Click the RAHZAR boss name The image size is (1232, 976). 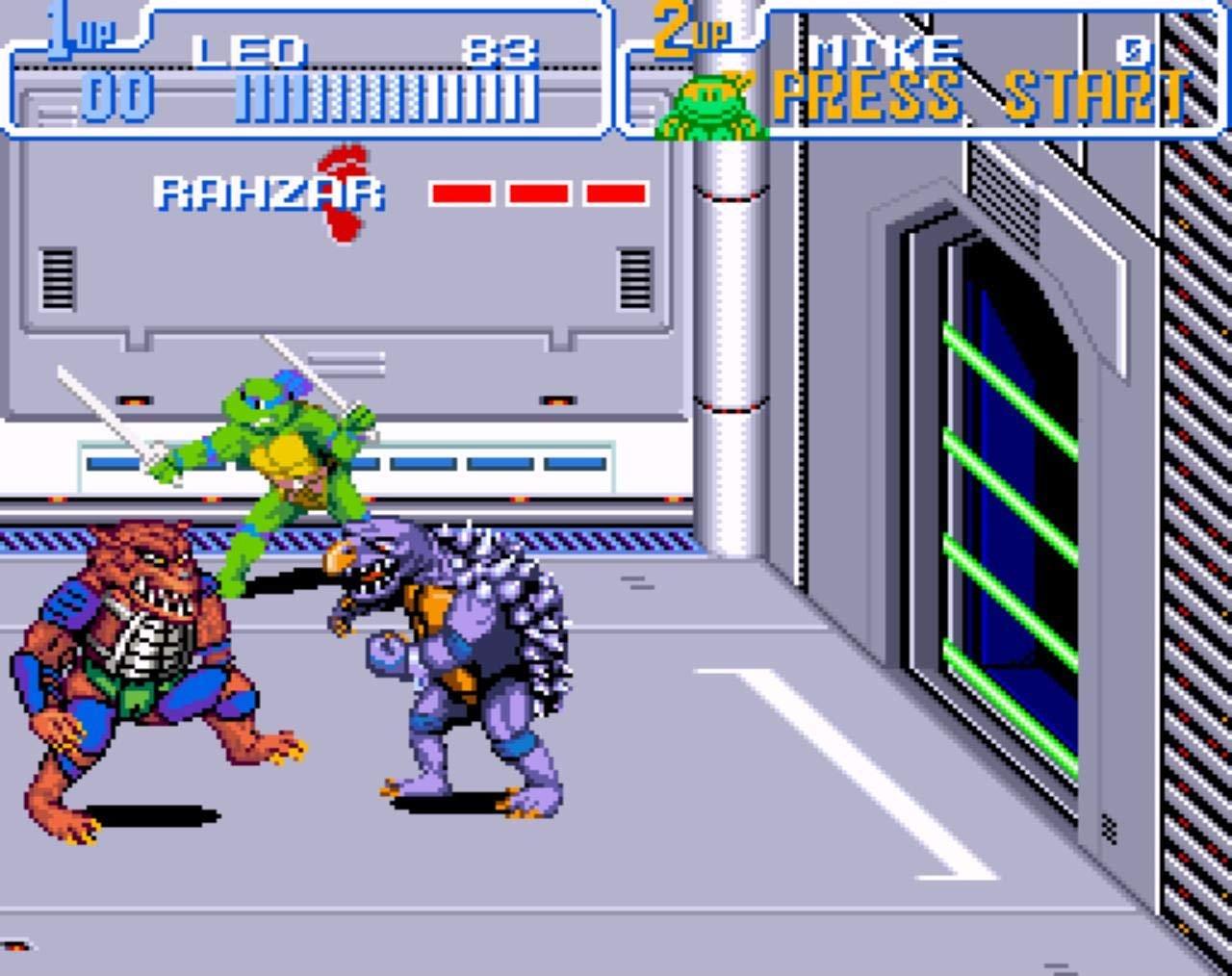pos(269,193)
